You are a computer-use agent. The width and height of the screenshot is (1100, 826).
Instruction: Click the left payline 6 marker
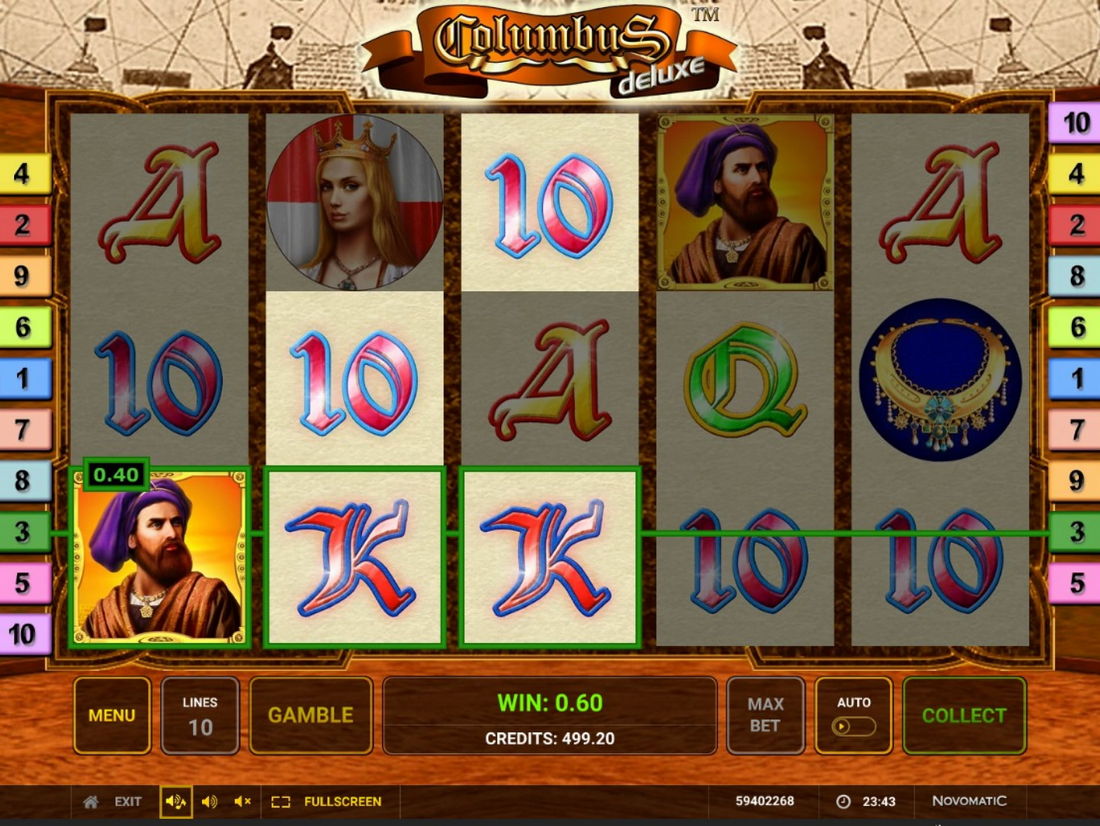[22, 327]
